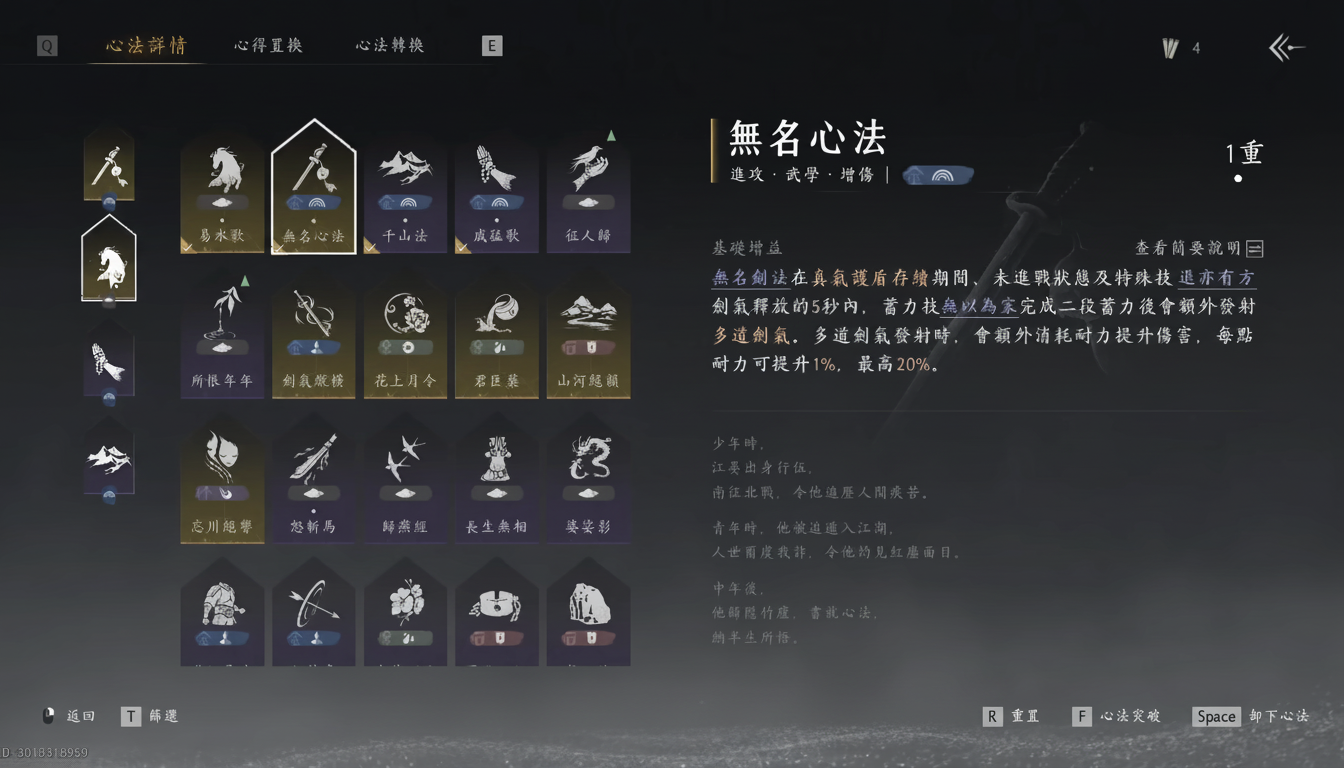This screenshot has height=768, width=1344.
Task: Pick the 征人歸 bird card
Action: 589,193
